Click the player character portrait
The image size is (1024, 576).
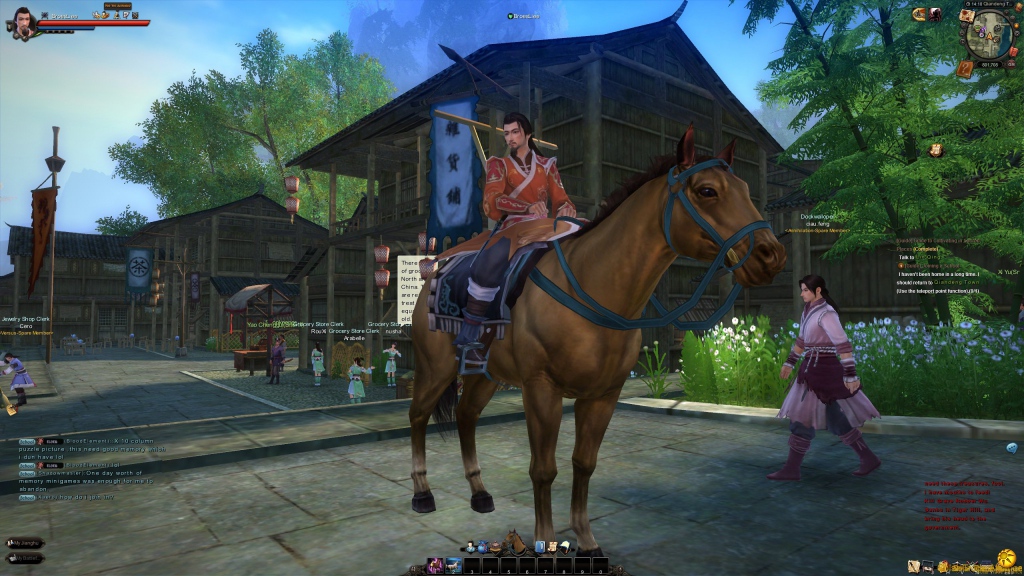coord(24,22)
